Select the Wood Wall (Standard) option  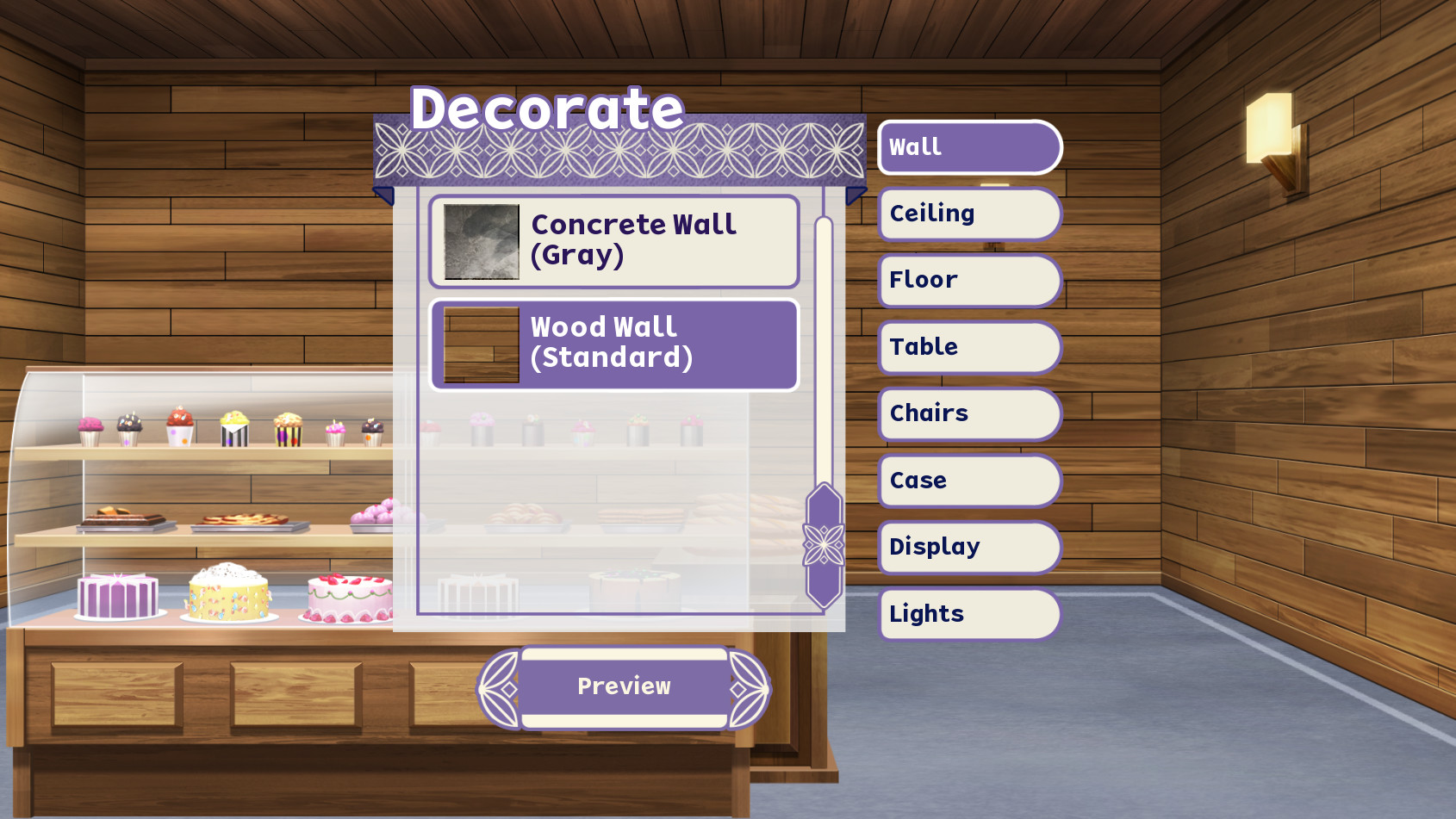pos(613,343)
